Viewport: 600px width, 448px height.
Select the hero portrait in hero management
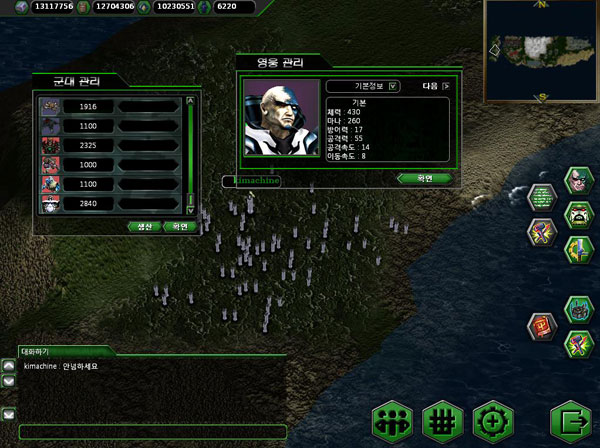(x=278, y=120)
